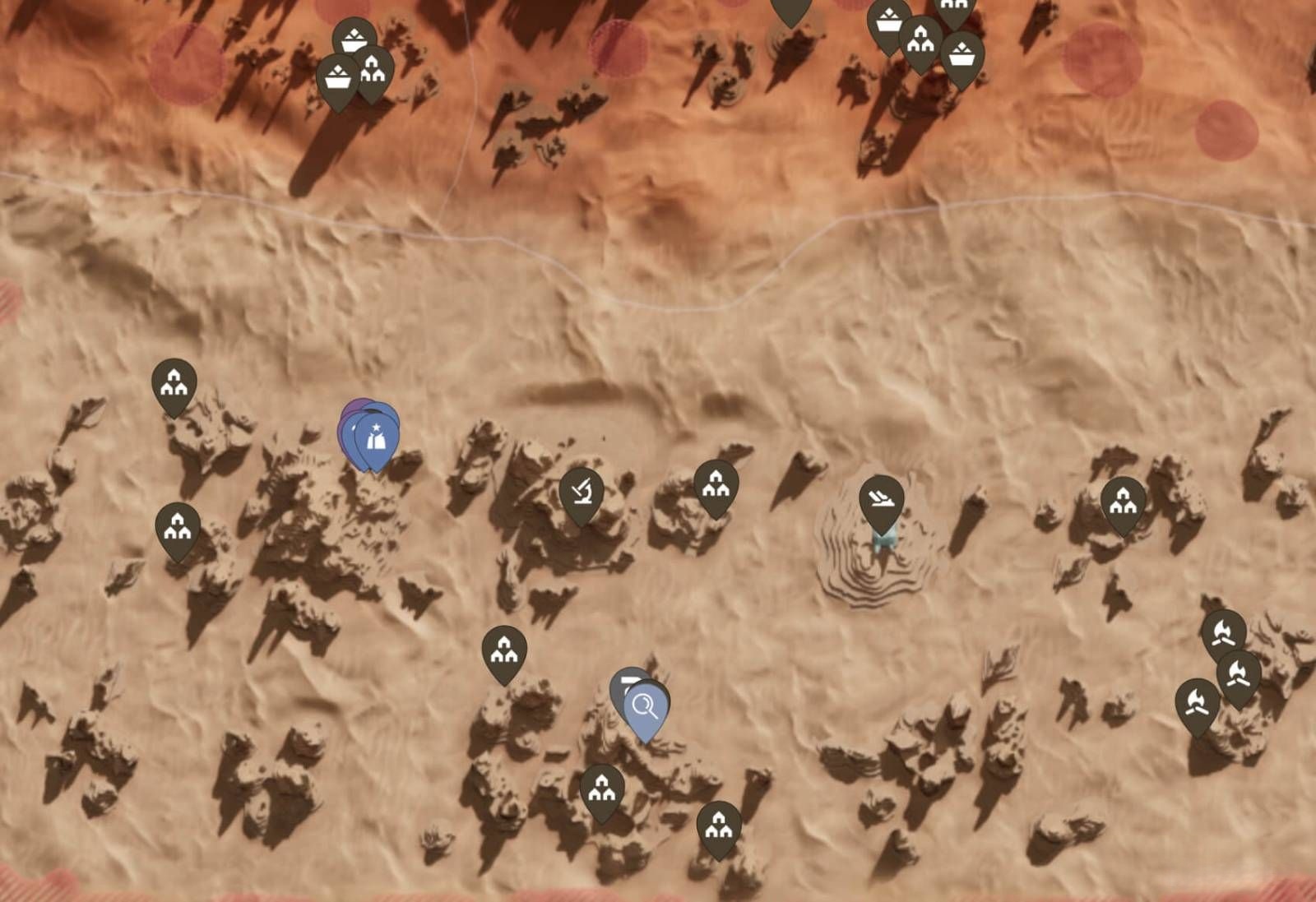Select the bottom campfire marker in the right cluster
This screenshot has width=1316, height=902.
[x=1238, y=673]
